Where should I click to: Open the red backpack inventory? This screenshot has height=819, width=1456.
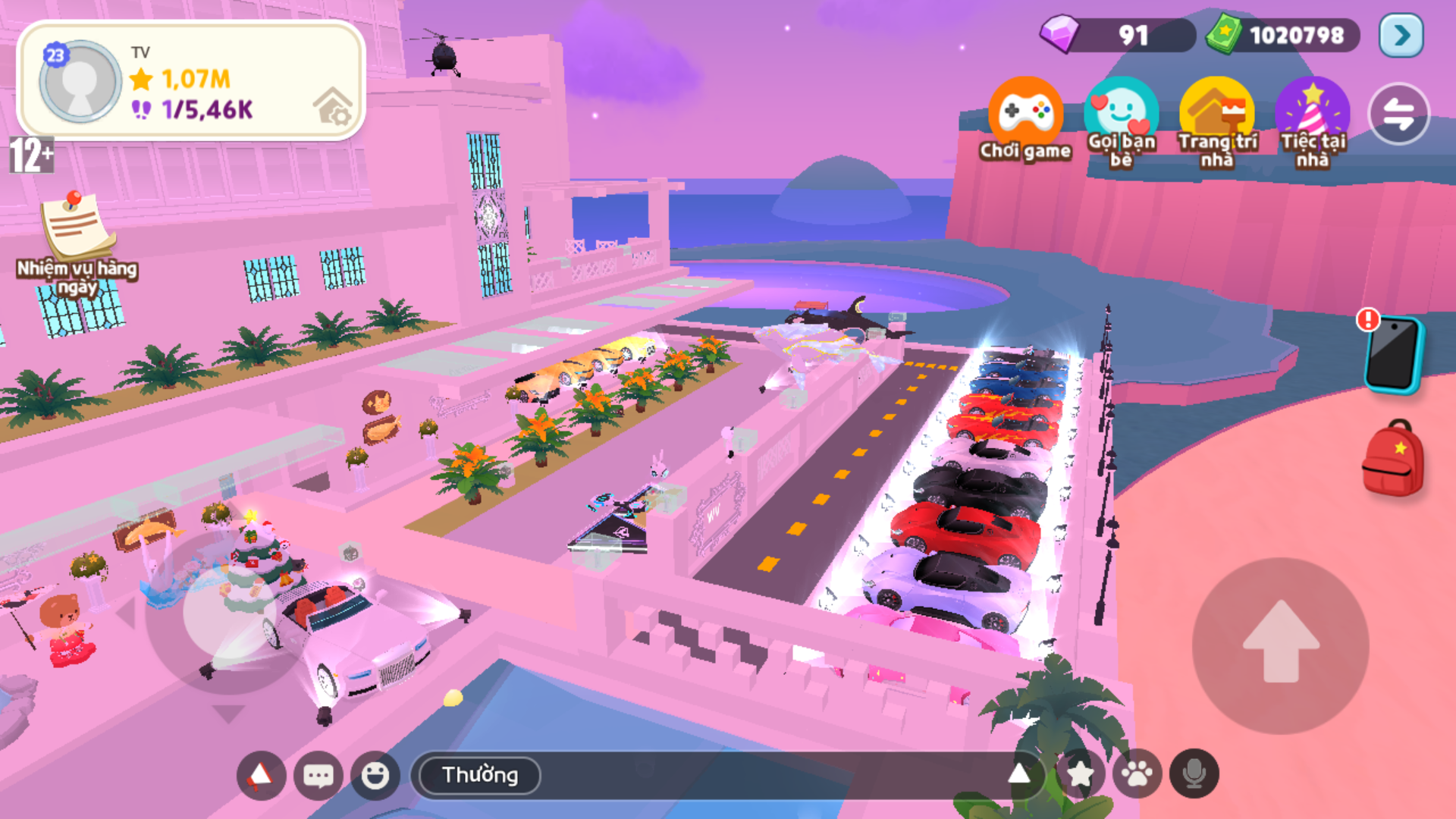tap(1393, 460)
